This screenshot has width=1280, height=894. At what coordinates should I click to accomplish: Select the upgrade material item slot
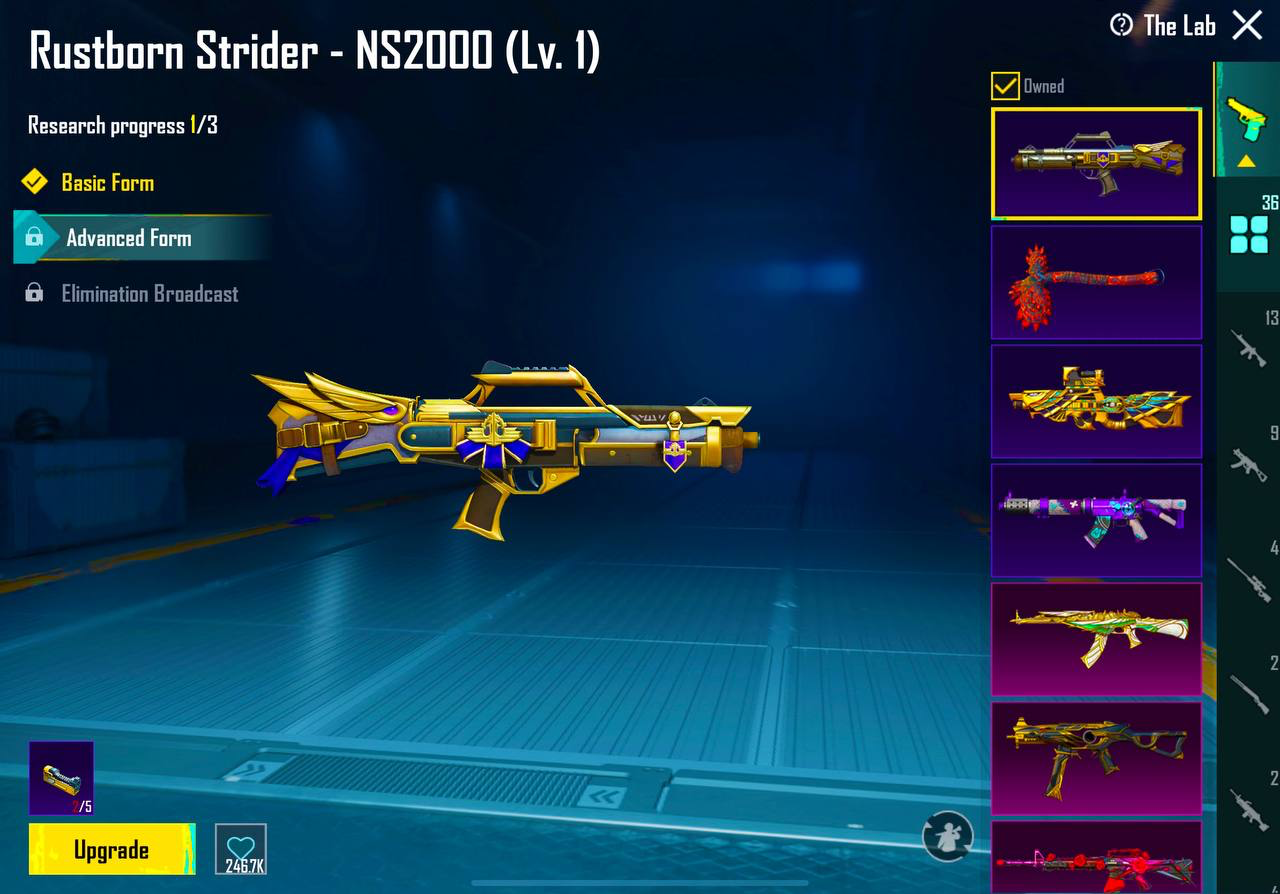(x=61, y=777)
